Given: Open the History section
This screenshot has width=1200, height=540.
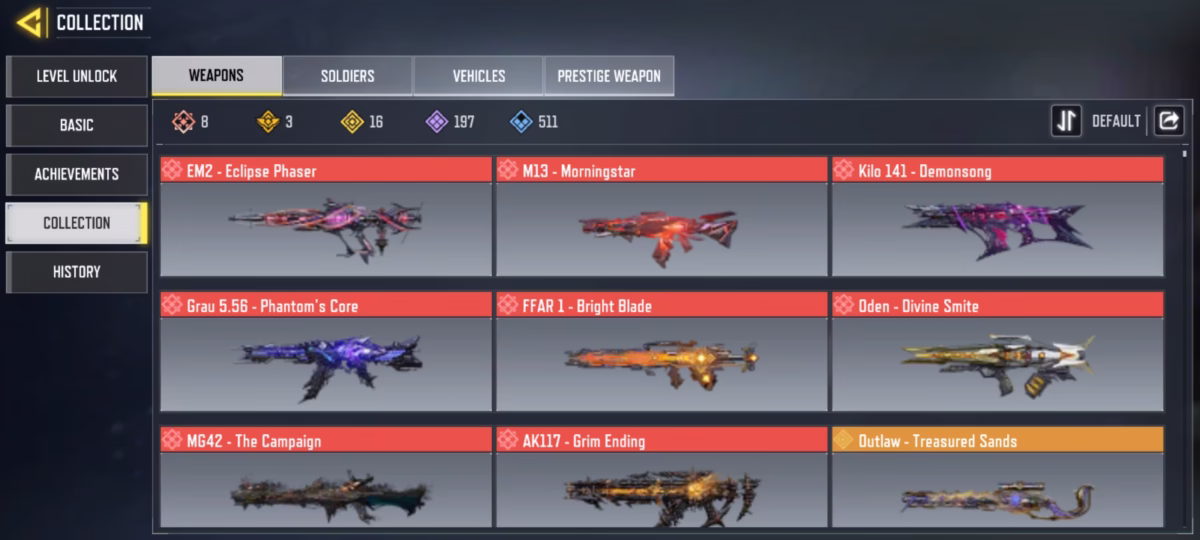Looking at the screenshot, I should click(76, 272).
